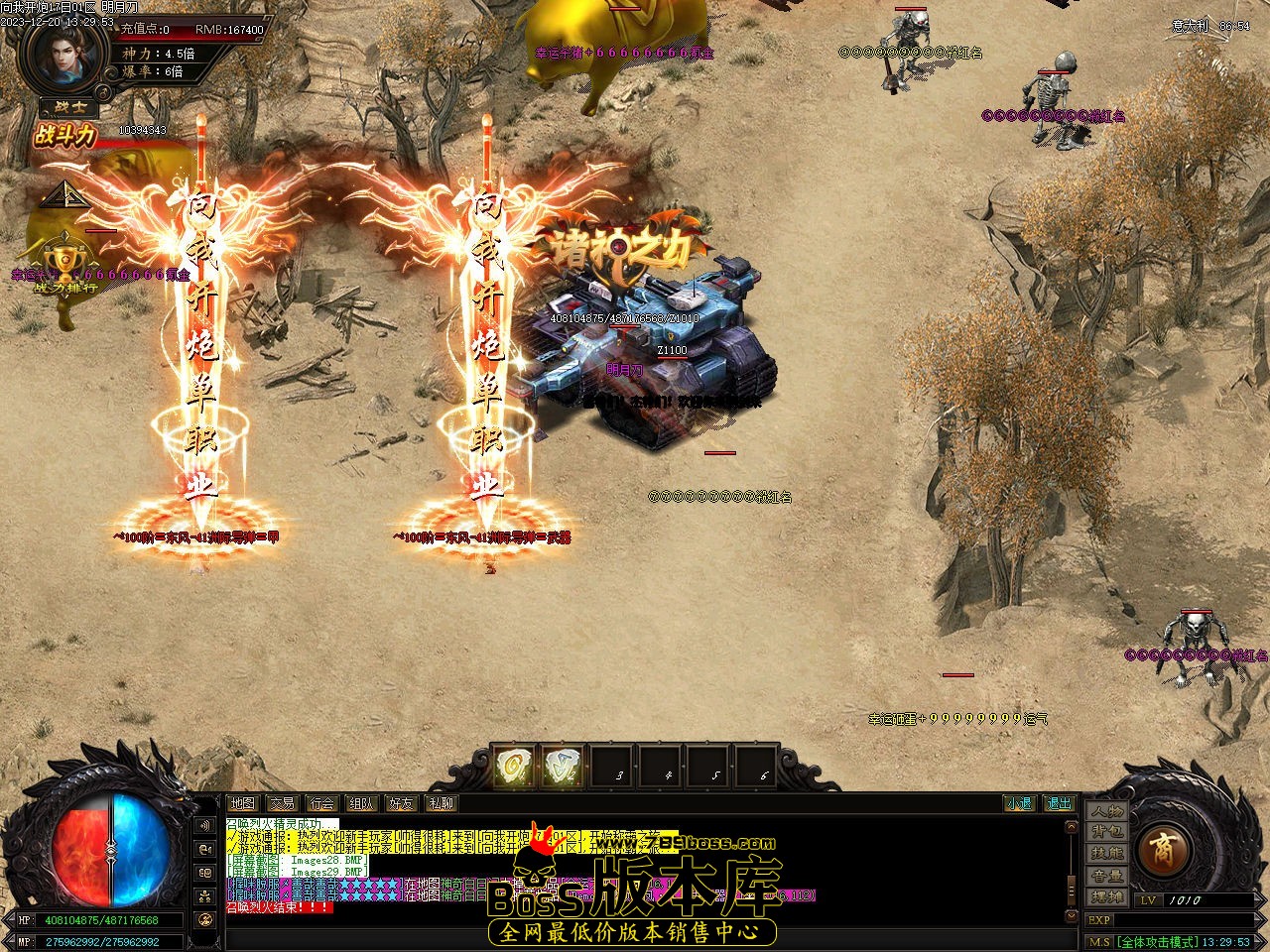This screenshot has height=952, width=1270.
Task: Open the 背包 backpack
Action: click(x=1107, y=833)
